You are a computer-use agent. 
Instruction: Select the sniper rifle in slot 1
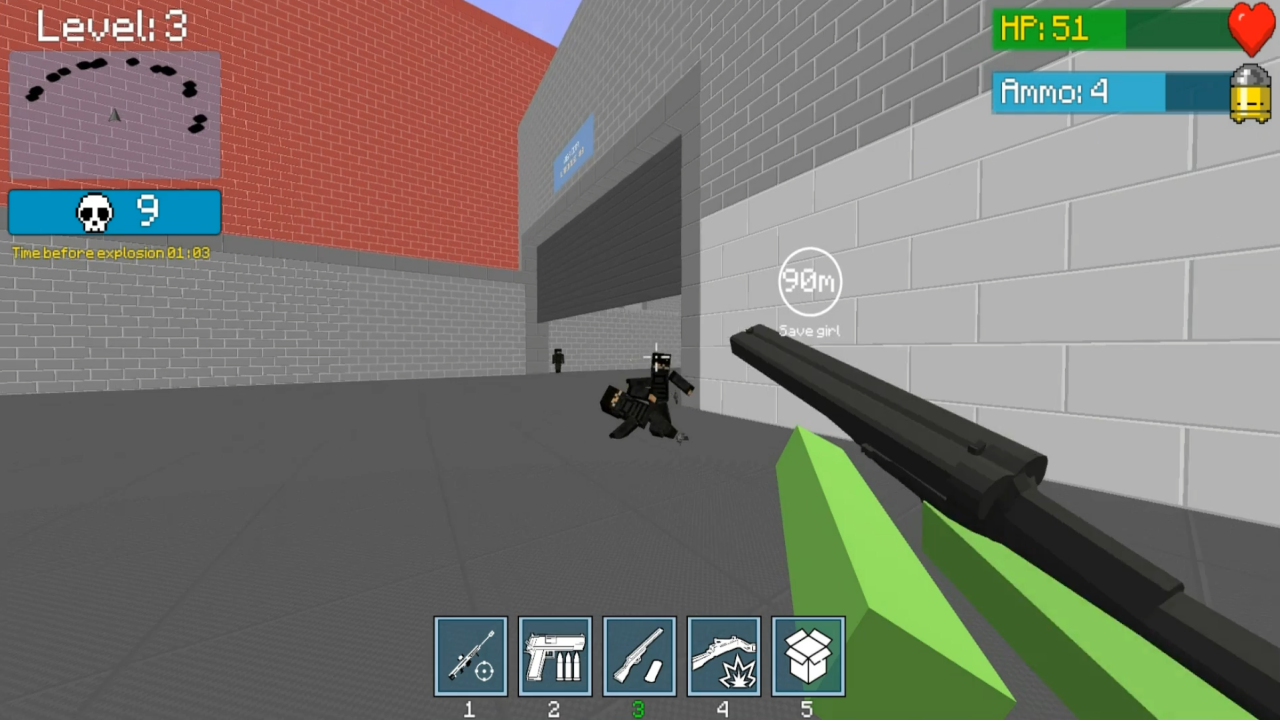[470, 655]
